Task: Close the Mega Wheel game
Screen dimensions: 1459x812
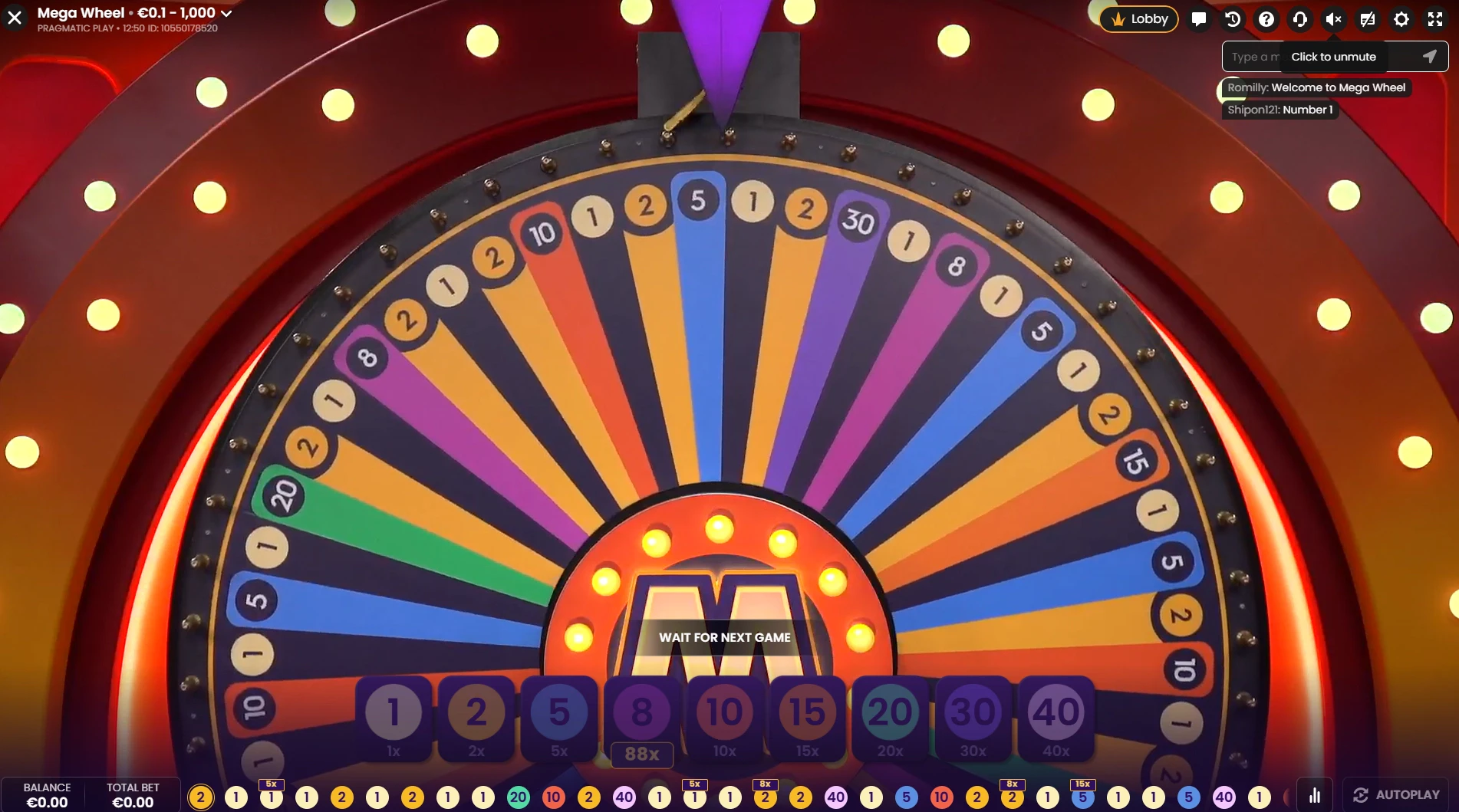Action: (x=15, y=17)
